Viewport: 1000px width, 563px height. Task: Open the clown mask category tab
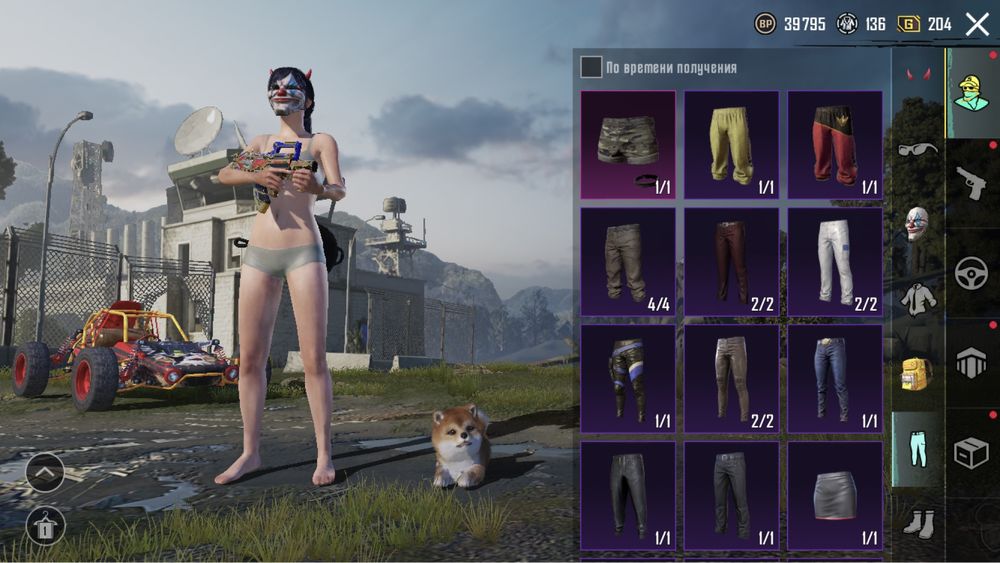pos(917,224)
